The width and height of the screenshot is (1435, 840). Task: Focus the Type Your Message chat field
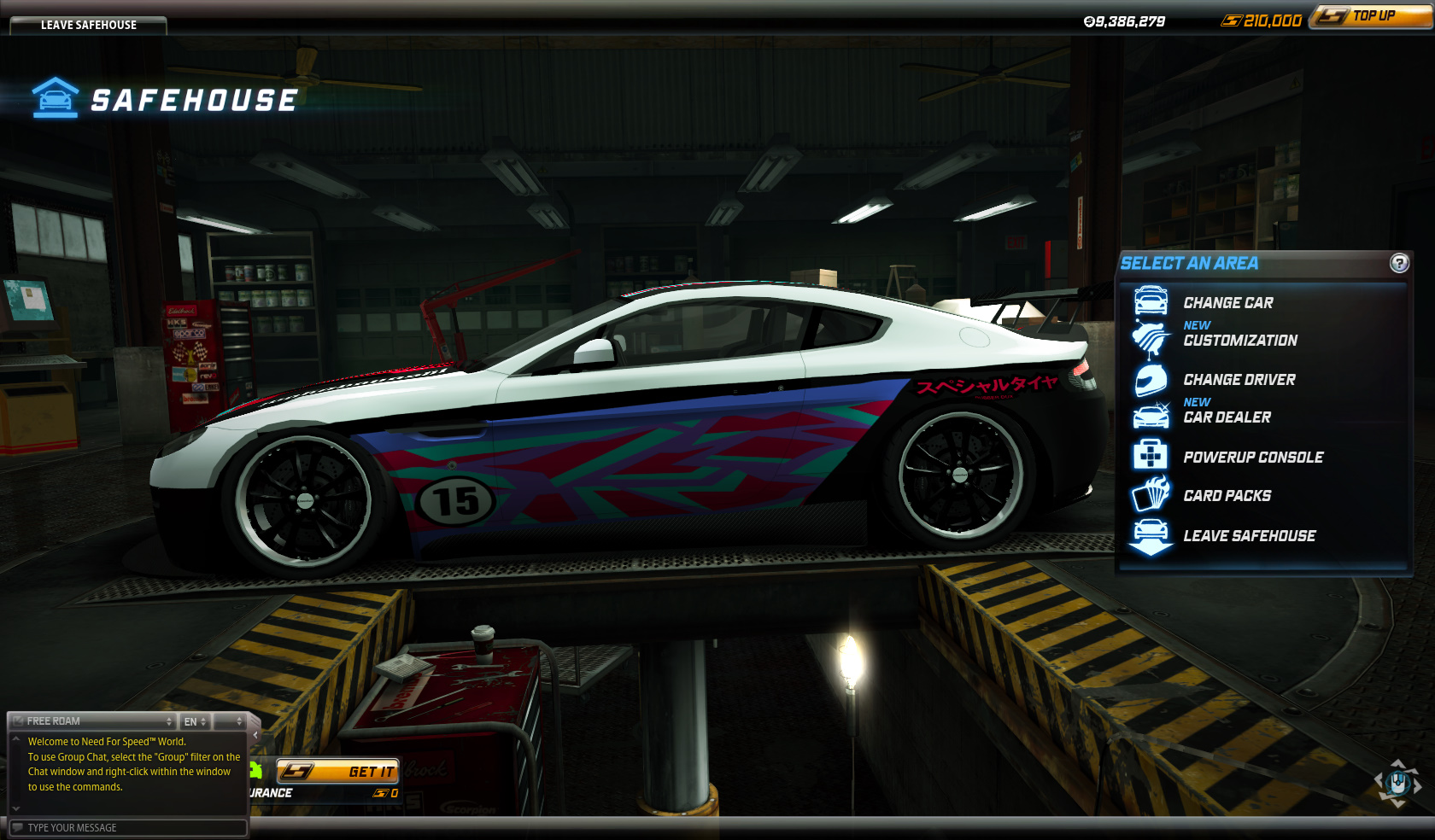click(x=128, y=828)
